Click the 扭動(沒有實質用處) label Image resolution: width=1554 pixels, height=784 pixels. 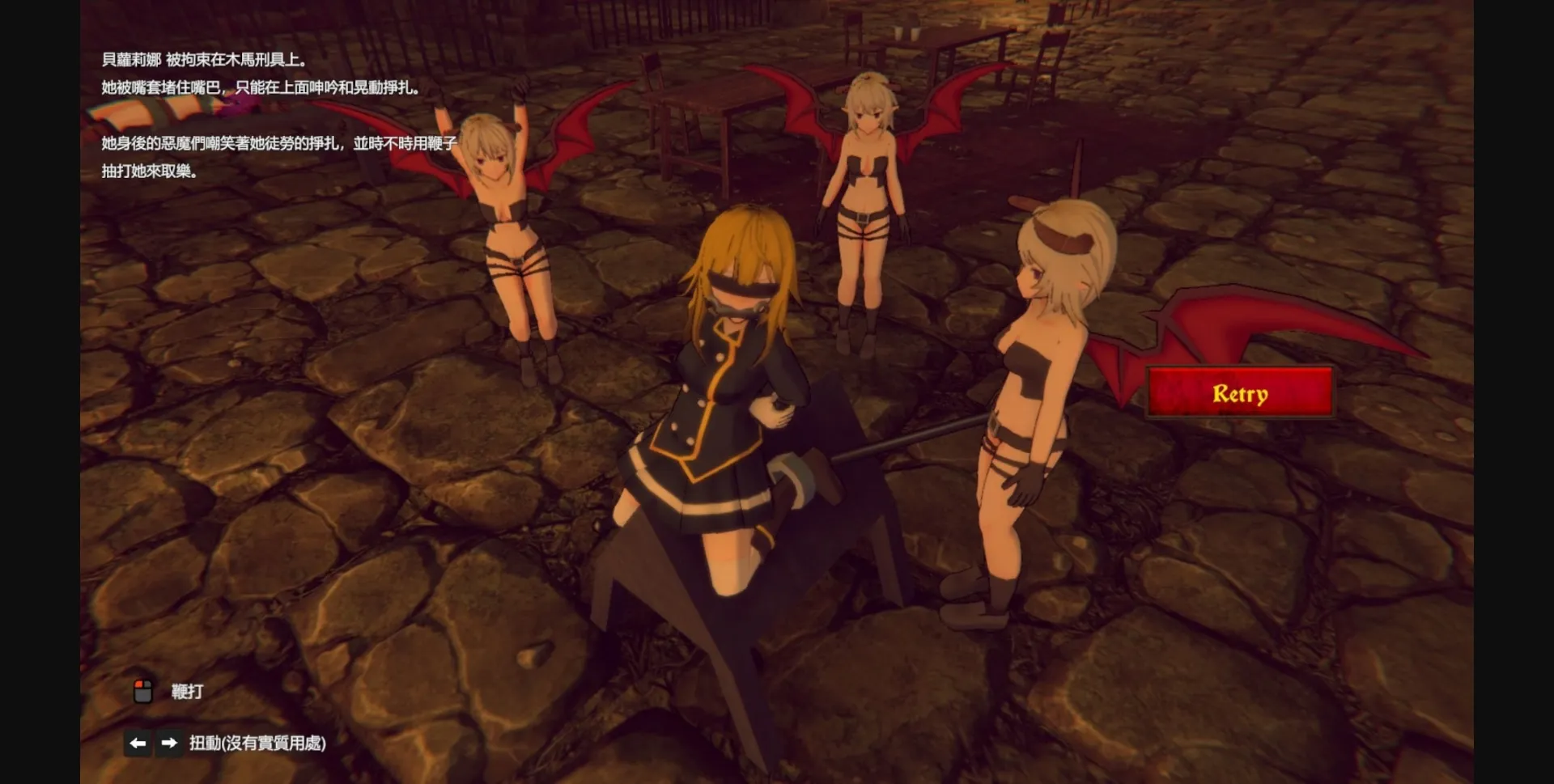[257, 742]
